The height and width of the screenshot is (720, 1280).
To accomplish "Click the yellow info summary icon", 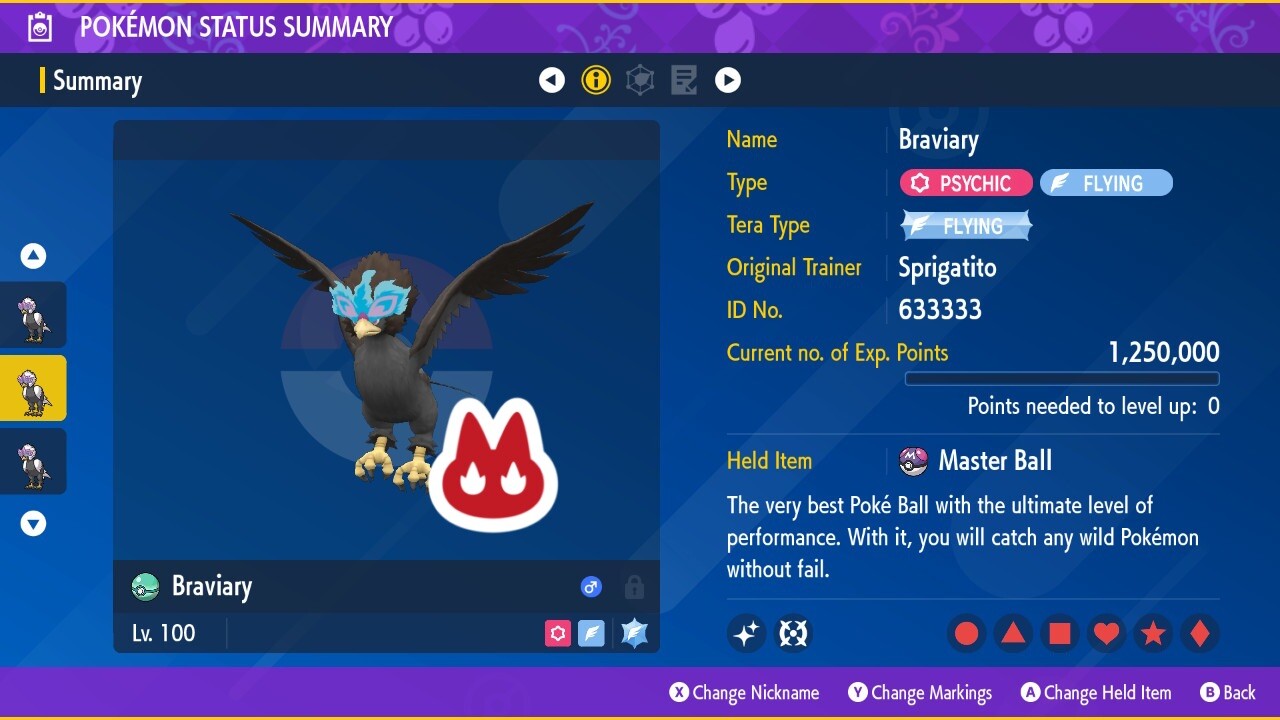I will [596, 80].
